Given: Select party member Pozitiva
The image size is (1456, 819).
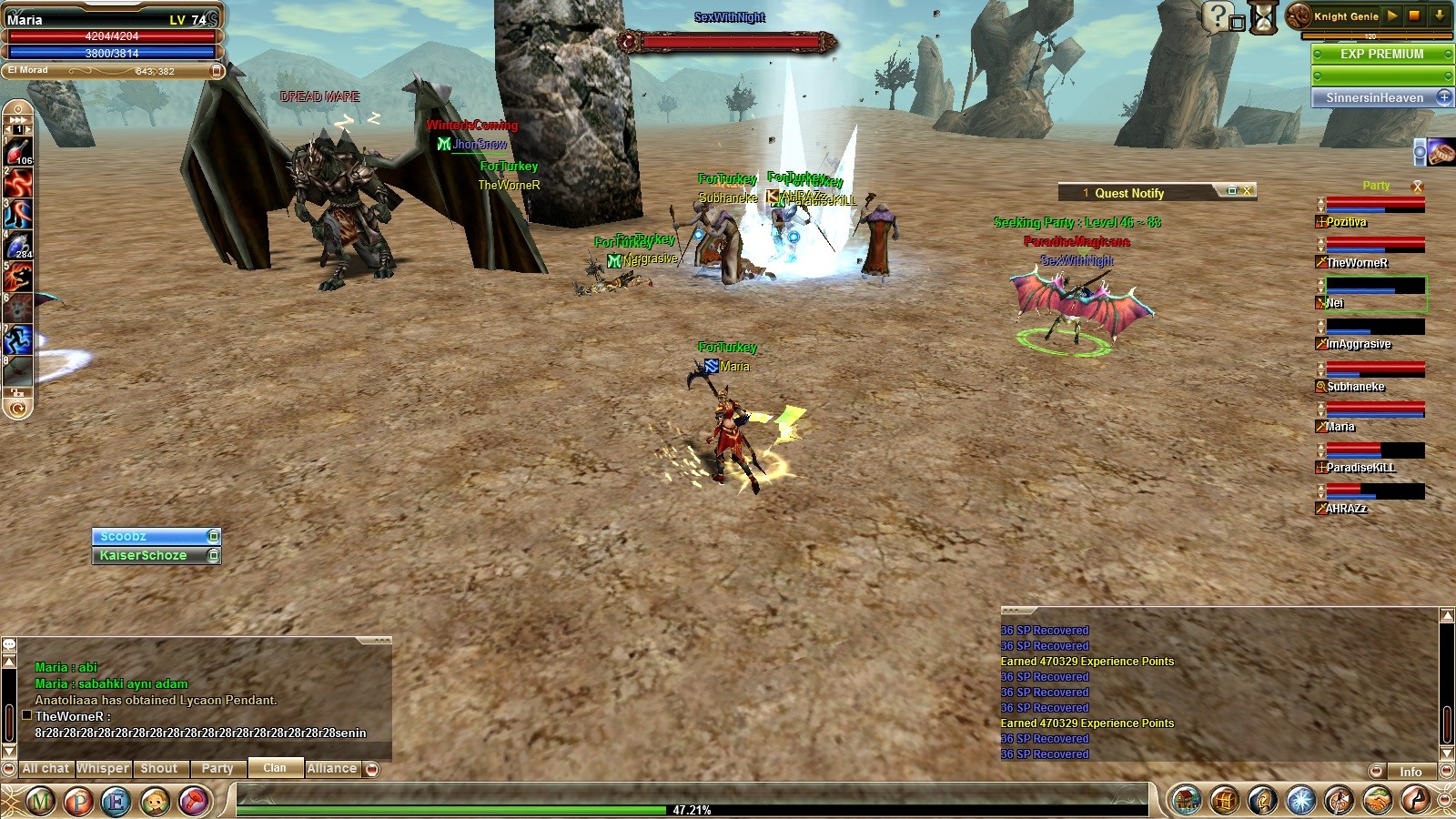Looking at the screenshot, I should pyautogui.click(x=1347, y=222).
